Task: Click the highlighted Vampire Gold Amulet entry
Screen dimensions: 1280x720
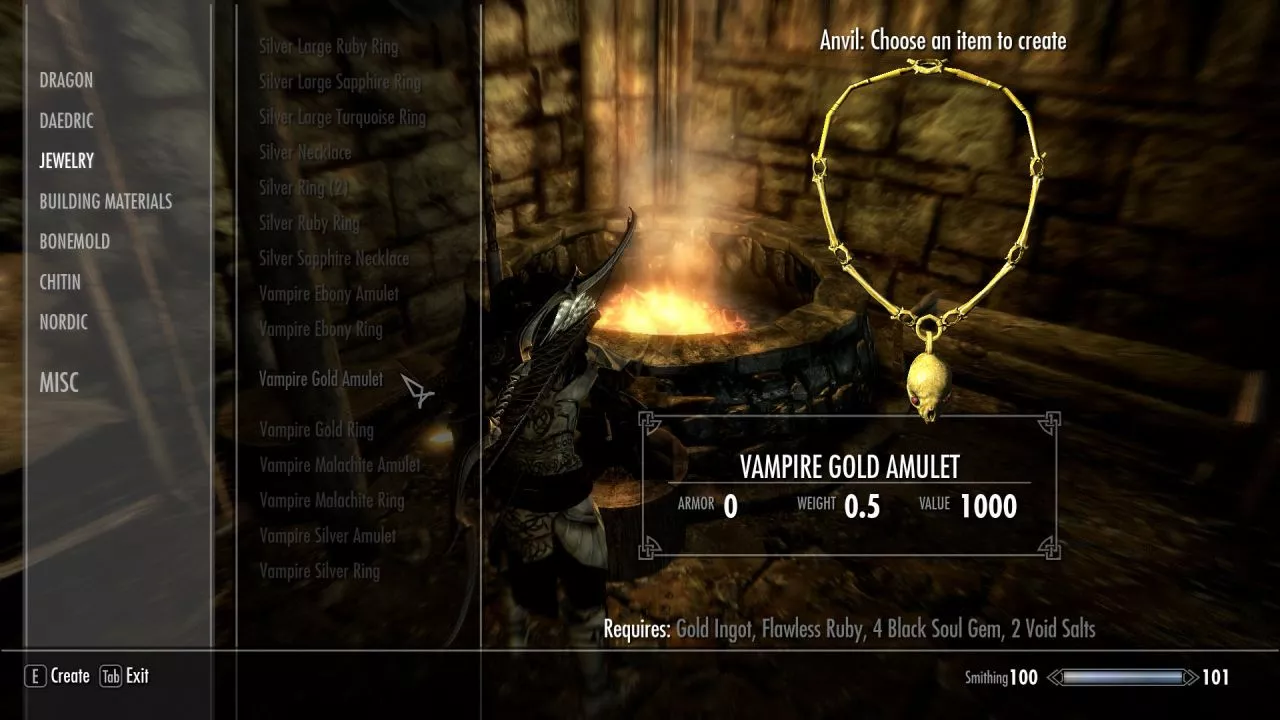Action: point(321,379)
